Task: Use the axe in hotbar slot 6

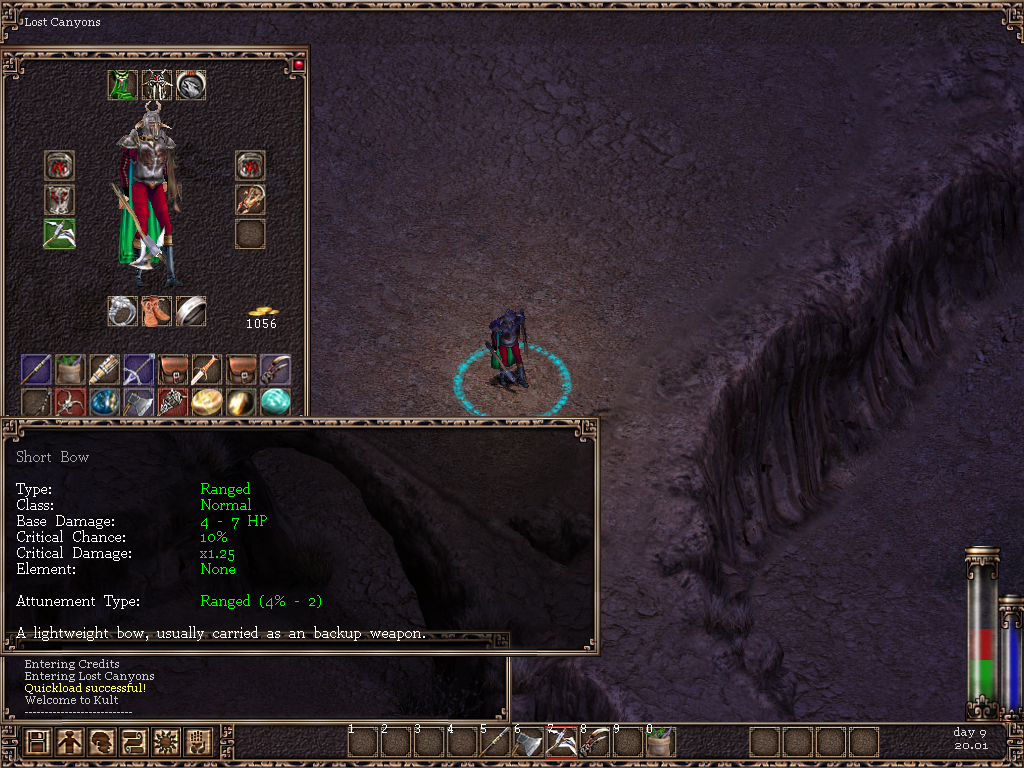Action: pos(528,742)
